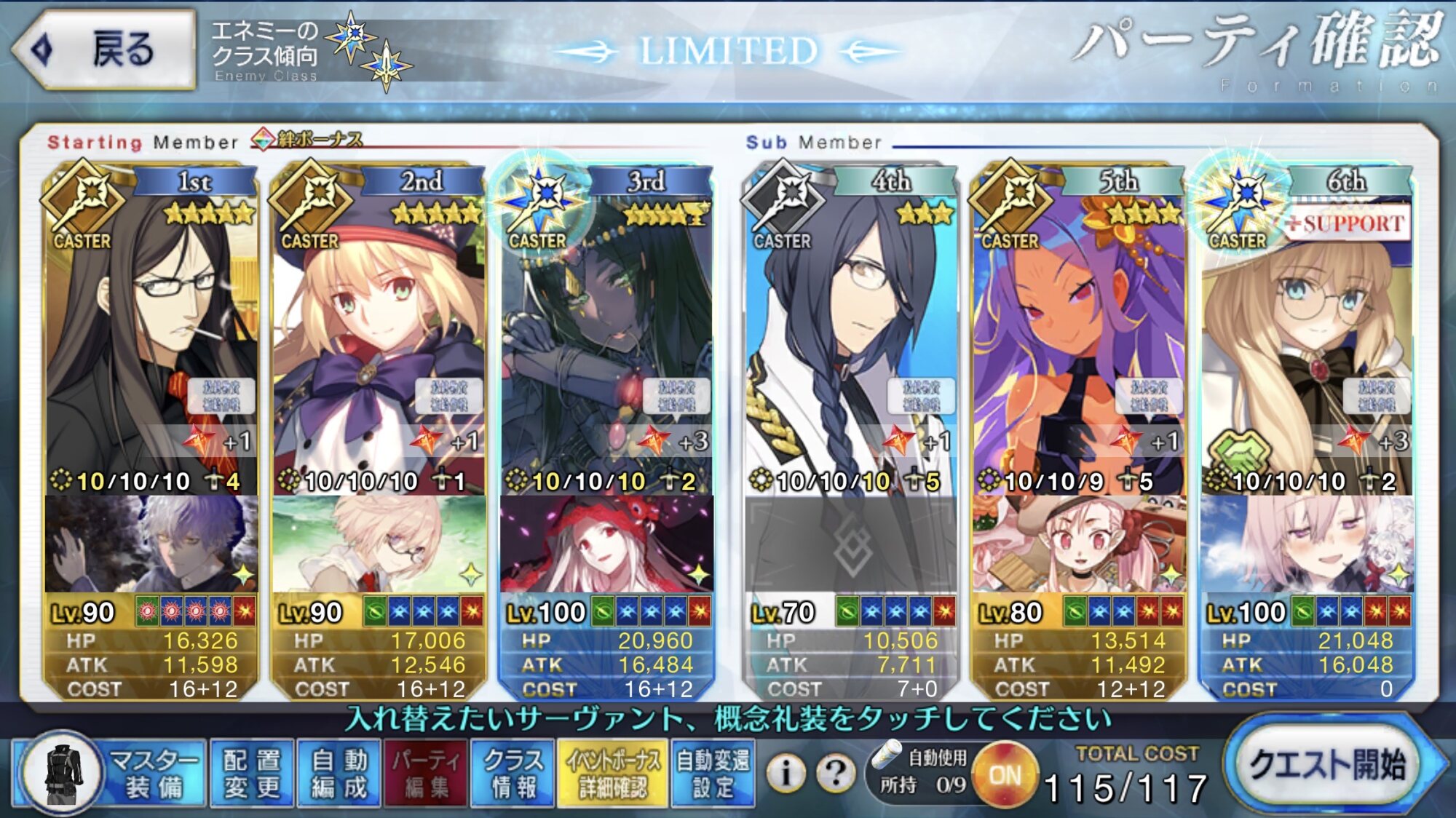Choose the 3rd slot Lv.100 Caster card
Screen dimensions: 1456x818
pyautogui.click(x=606, y=327)
